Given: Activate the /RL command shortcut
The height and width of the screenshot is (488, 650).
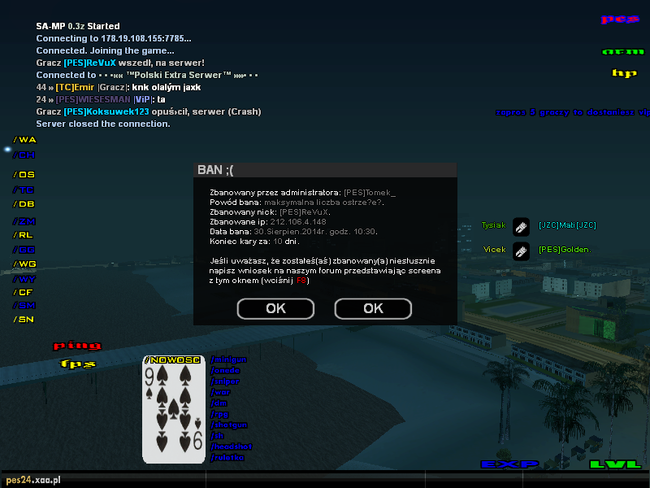Looking at the screenshot, I should pos(24,235).
